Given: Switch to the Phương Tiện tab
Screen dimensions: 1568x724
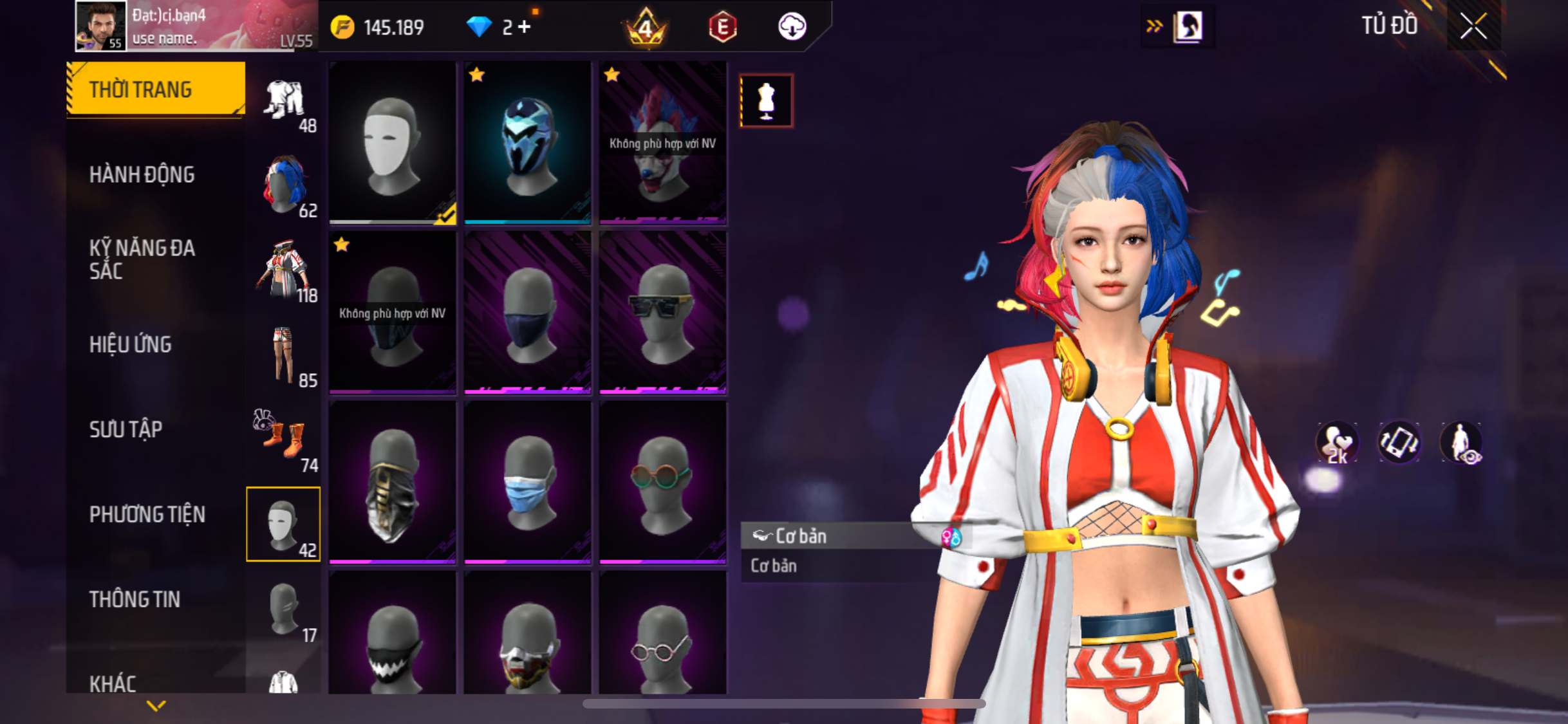Looking at the screenshot, I should (x=147, y=514).
